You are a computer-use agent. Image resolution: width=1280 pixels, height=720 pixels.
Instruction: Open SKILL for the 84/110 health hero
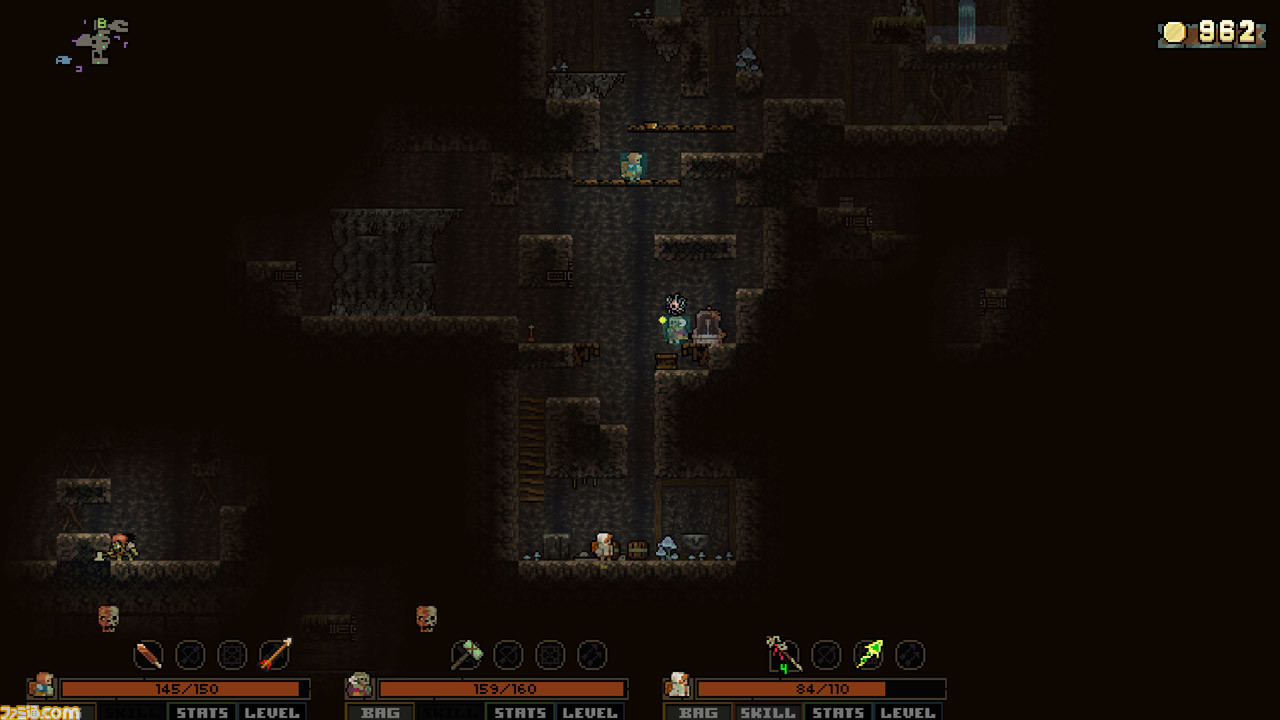tap(768, 712)
